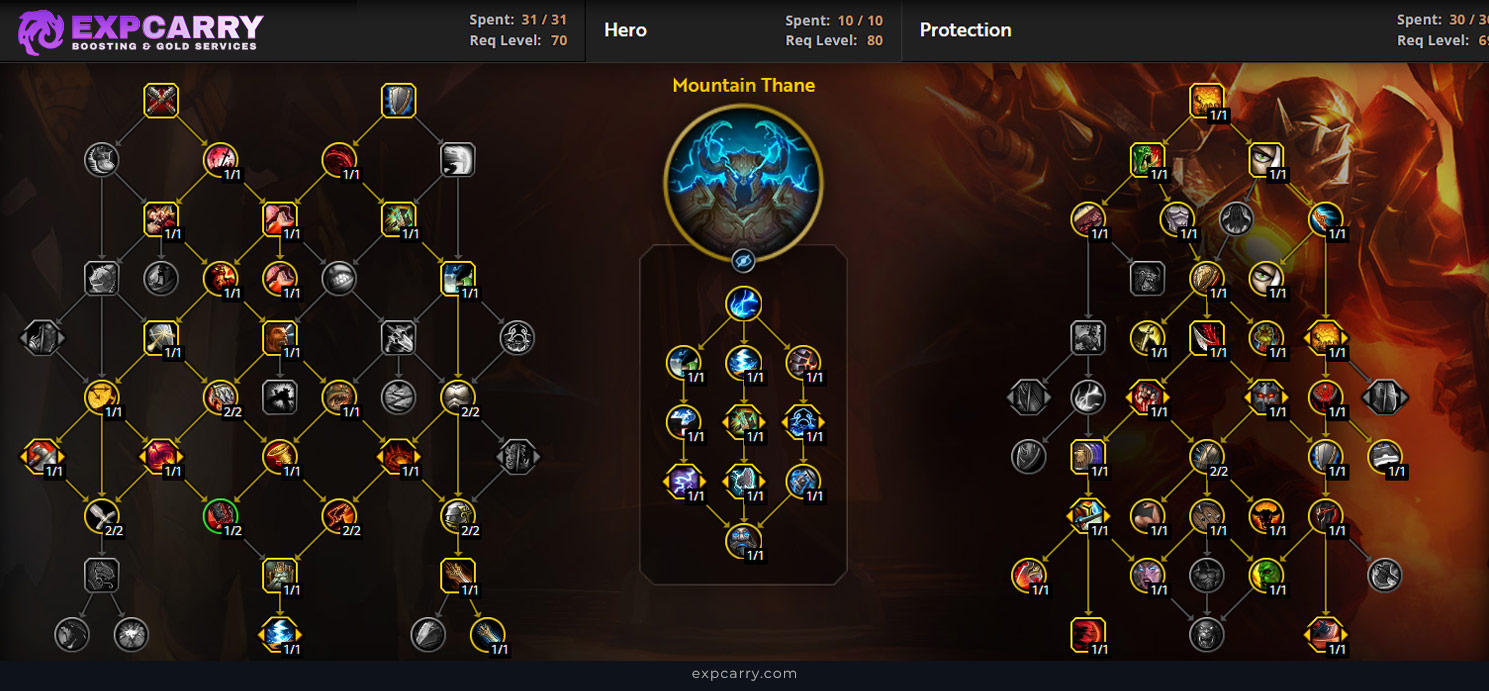Screen dimensions: 1489x691
Task: Pick the unlearned grey lightning swirl talent
Action: tap(1088, 398)
